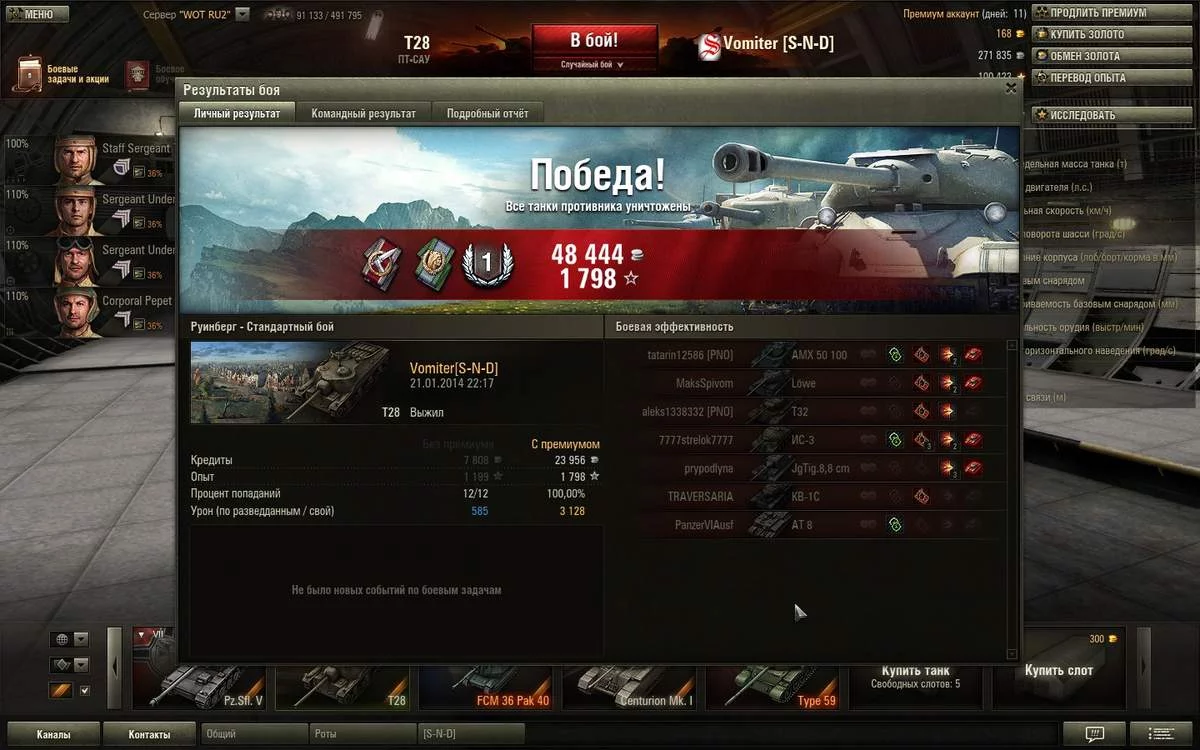Choose ОБМЕН ЗОЛОТА option
Screen dimensions: 1200x750
[x=1084, y=56]
